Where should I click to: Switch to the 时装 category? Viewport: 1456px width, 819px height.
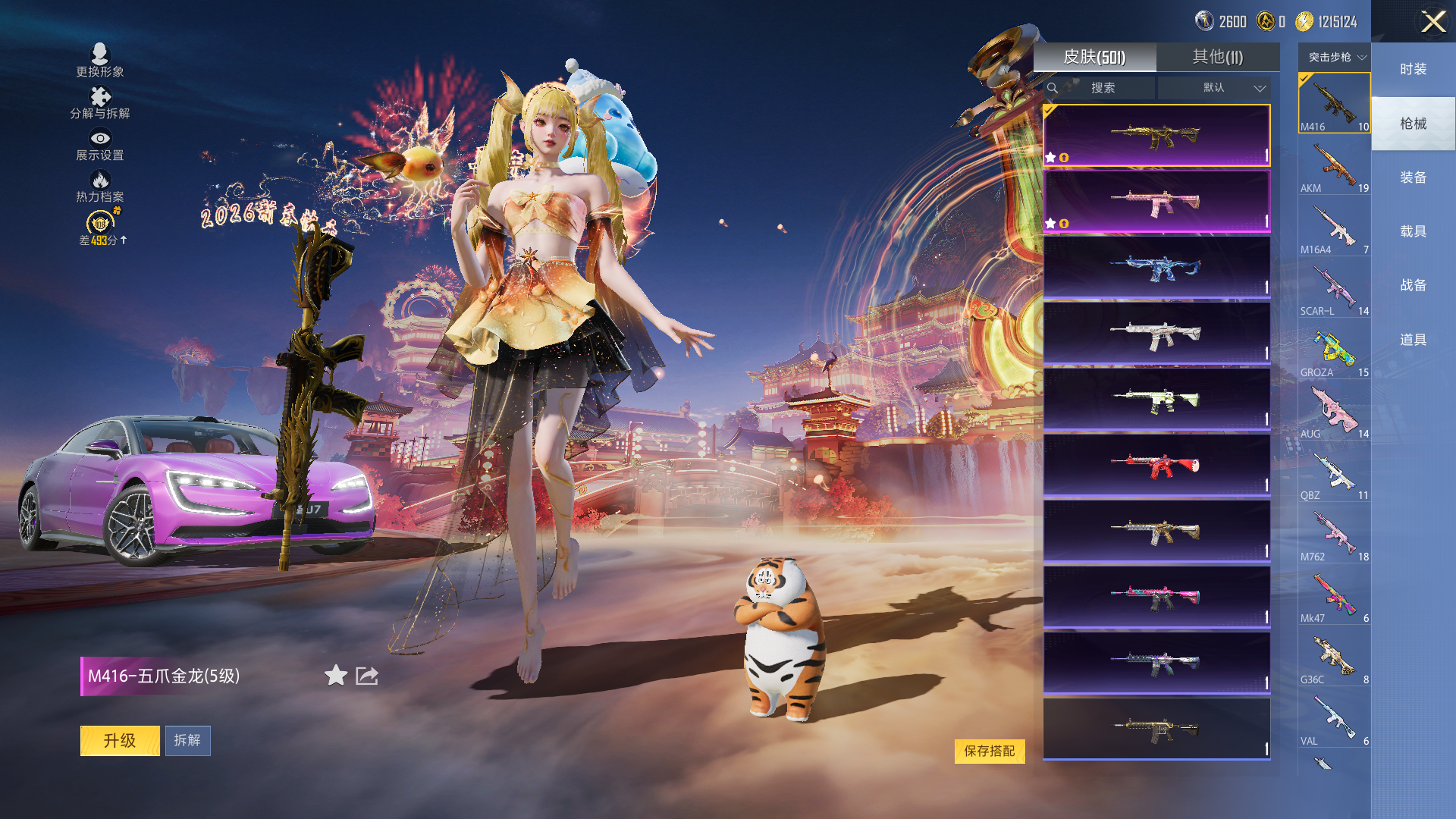(x=1413, y=70)
